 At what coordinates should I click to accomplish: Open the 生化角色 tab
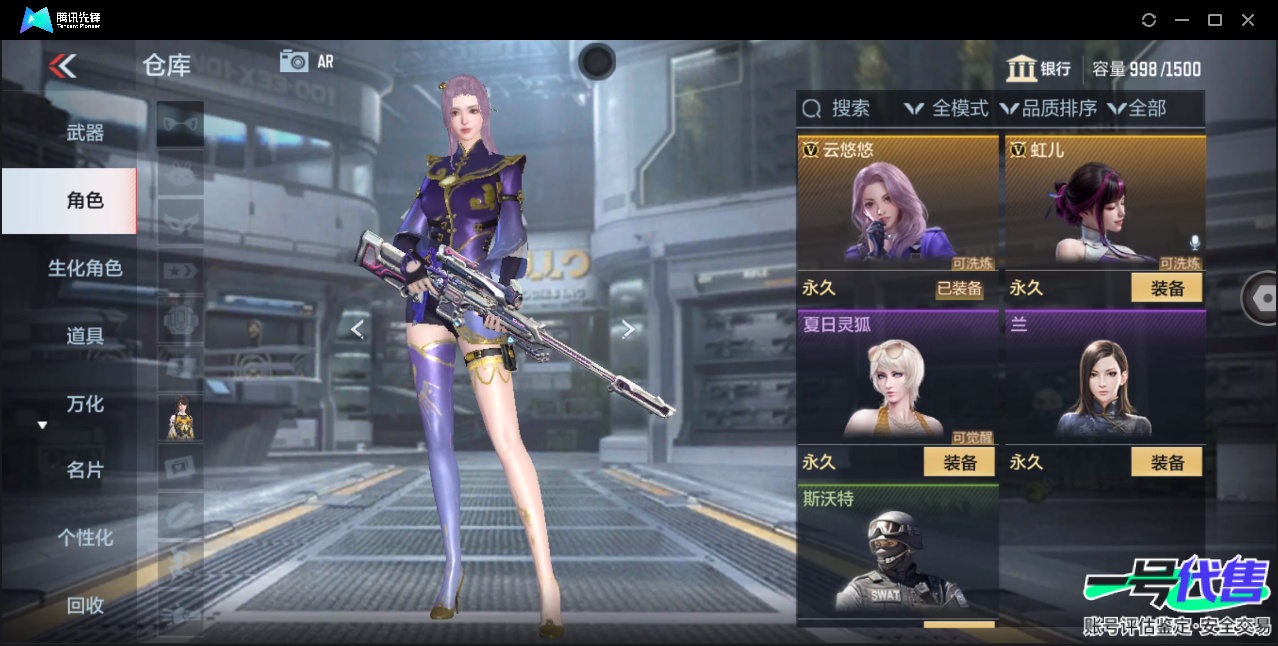(x=85, y=268)
